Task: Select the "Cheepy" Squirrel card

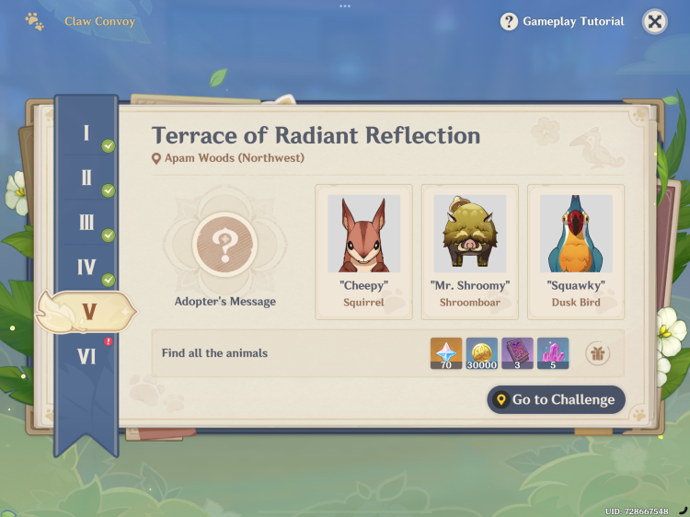Action: (363, 251)
